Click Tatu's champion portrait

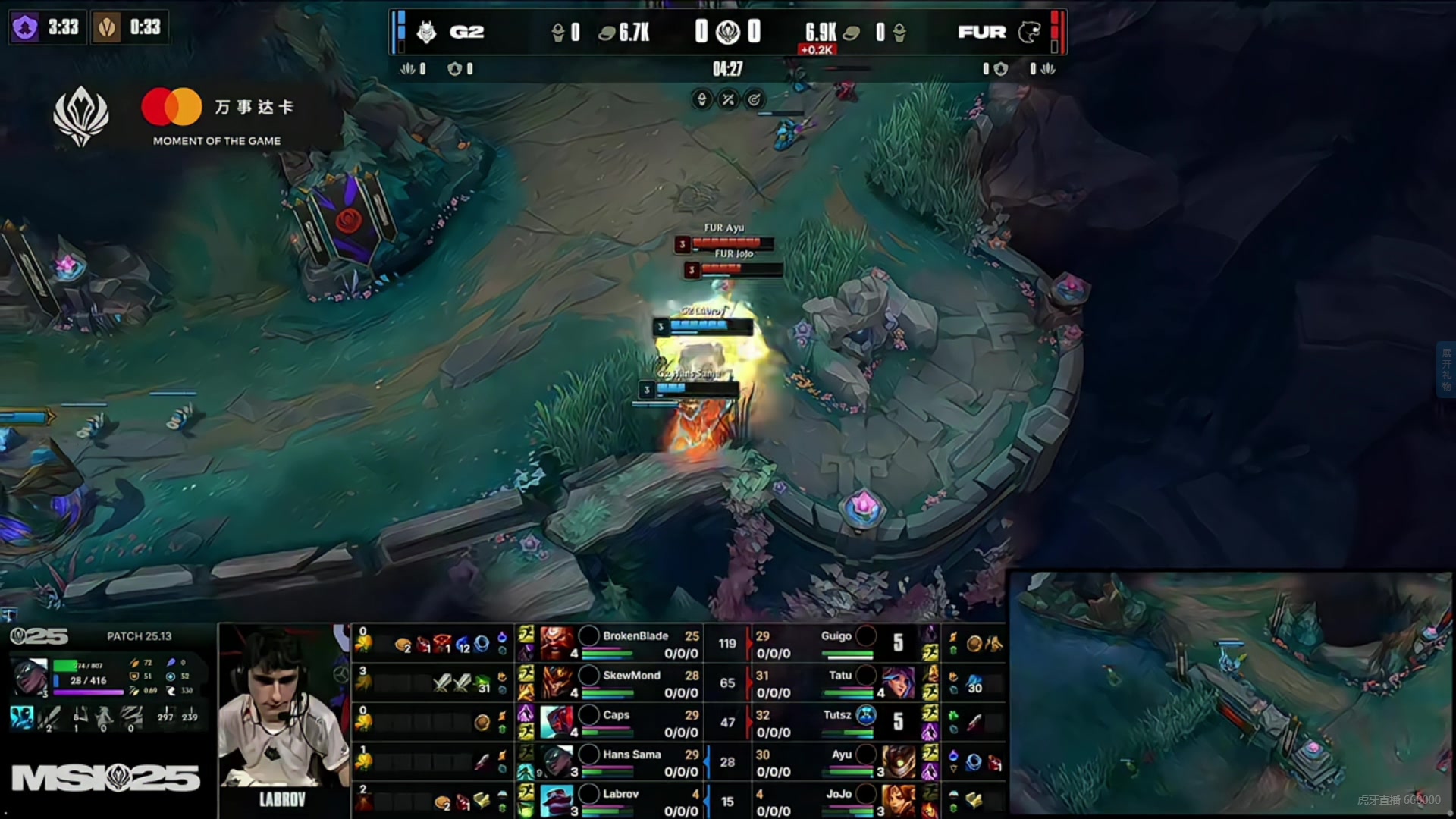(x=899, y=683)
